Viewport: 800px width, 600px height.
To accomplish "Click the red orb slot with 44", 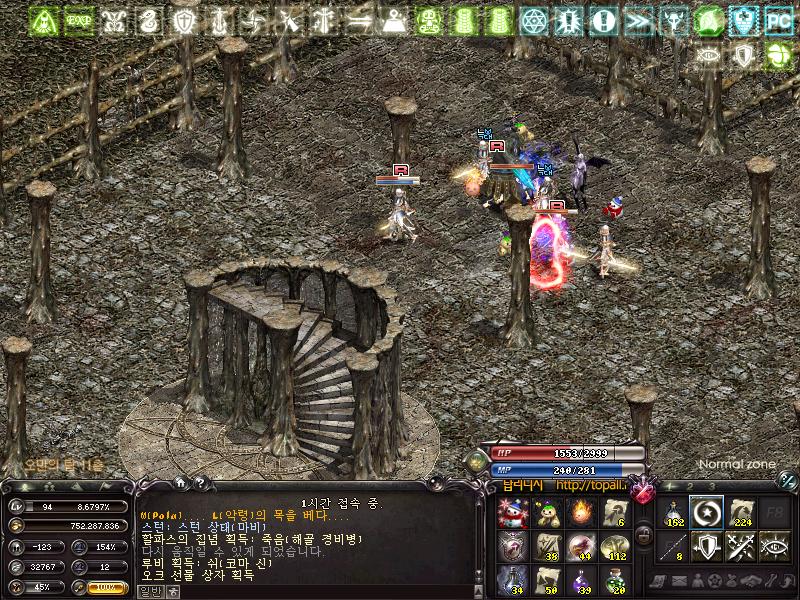I will (x=580, y=547).
